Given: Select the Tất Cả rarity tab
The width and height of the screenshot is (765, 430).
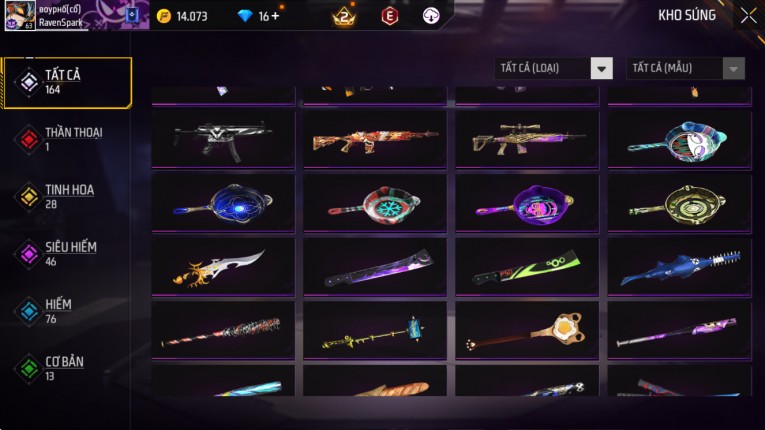Looking at the screenshot, I should point(66,82).
